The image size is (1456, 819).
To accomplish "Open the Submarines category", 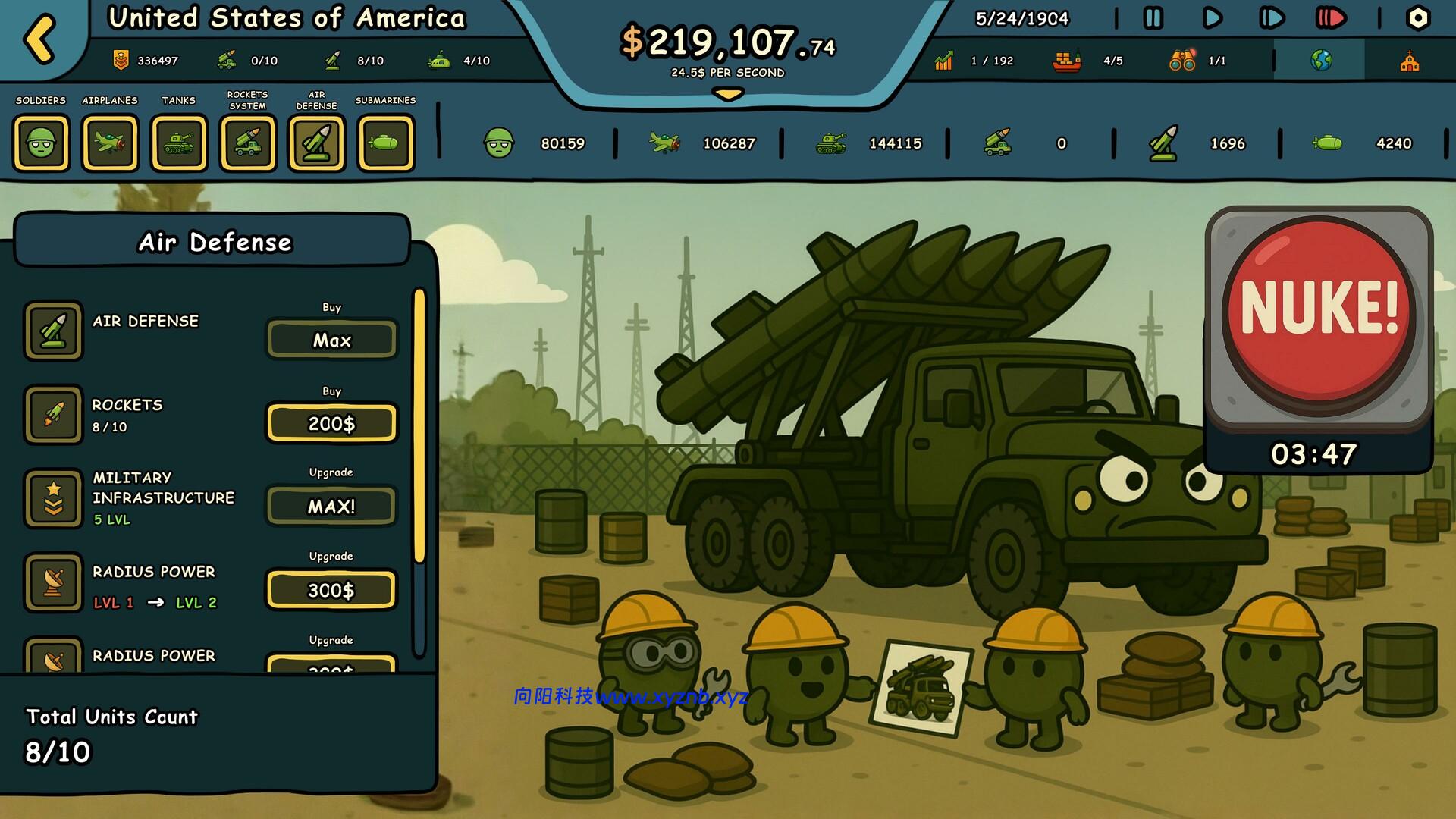I will [386, 143].
